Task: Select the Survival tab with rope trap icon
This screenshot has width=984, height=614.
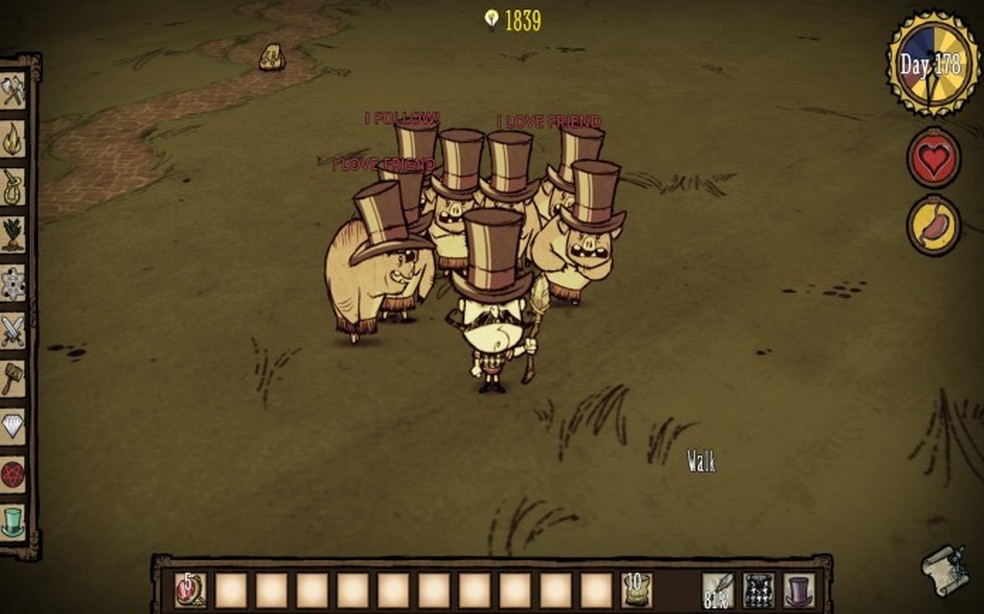Action: [x=13, y=185]
